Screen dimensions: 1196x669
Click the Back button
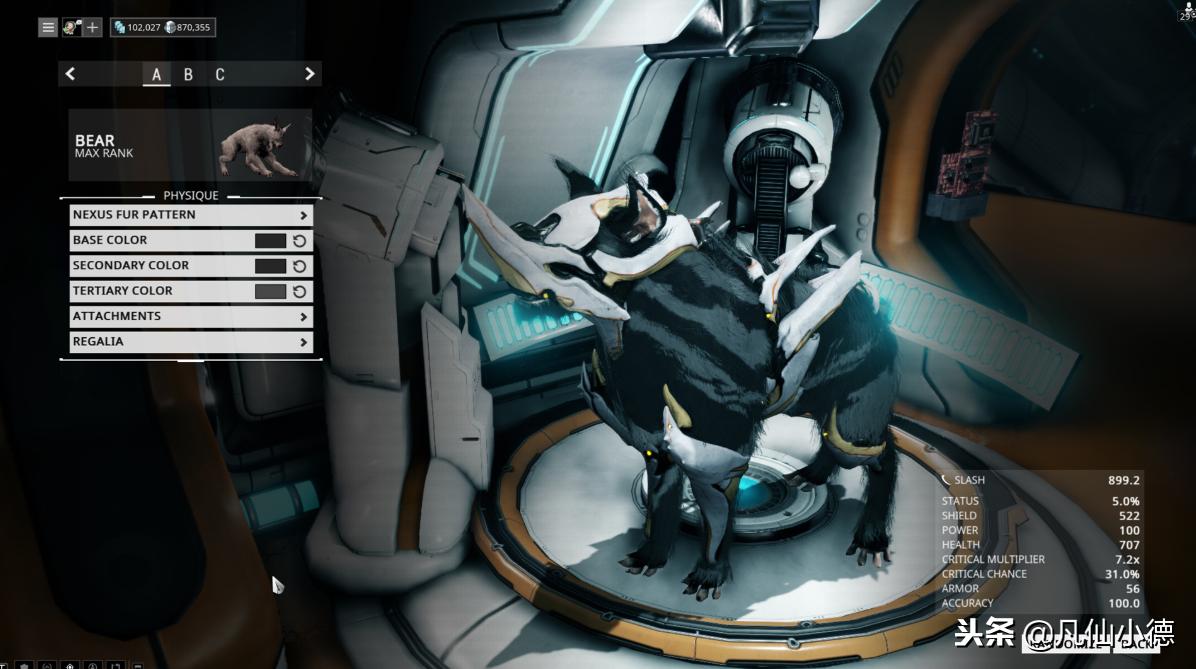[x=1135, y=644]
